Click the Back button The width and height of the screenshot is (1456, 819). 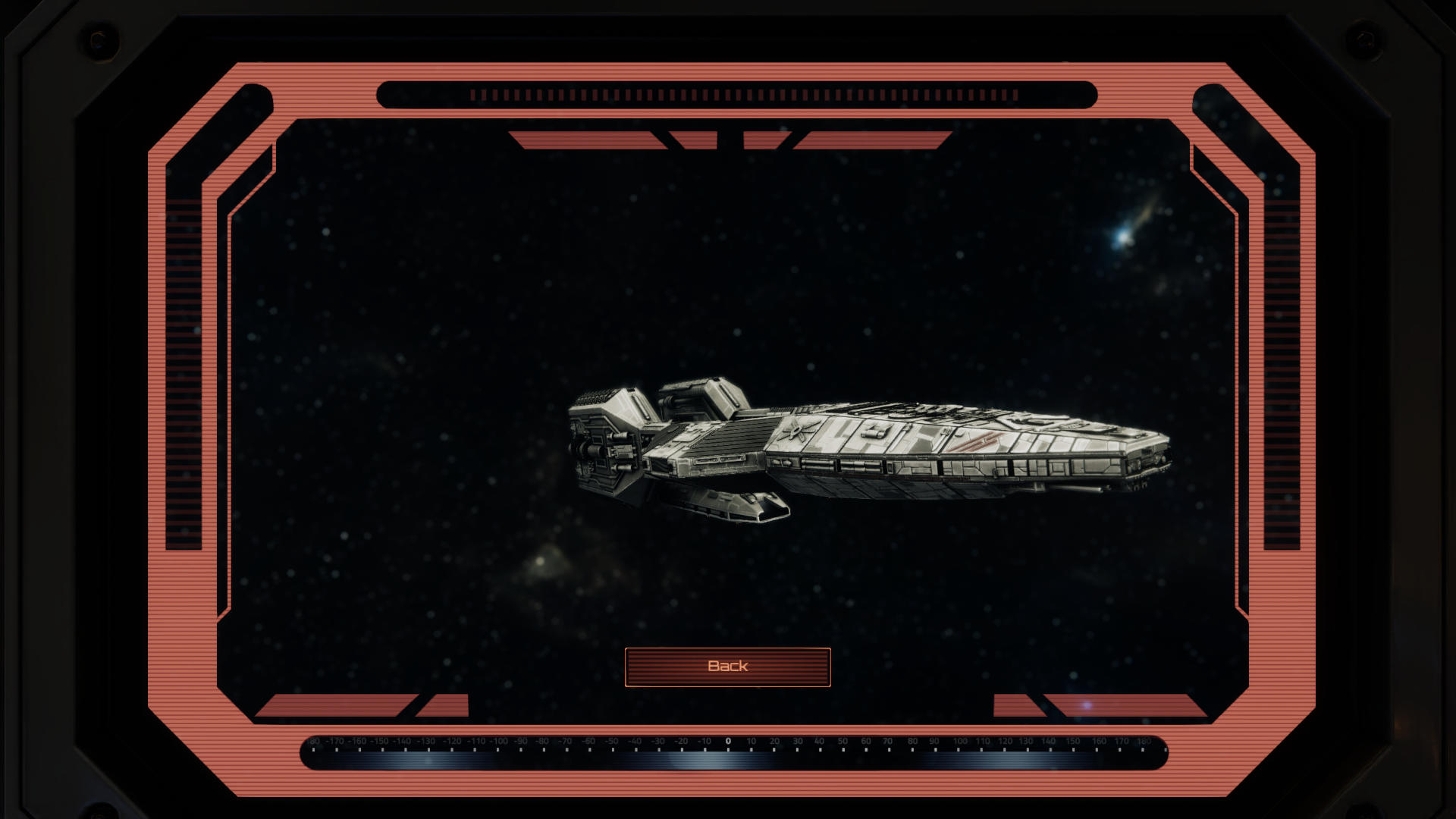tap(727, 666)
